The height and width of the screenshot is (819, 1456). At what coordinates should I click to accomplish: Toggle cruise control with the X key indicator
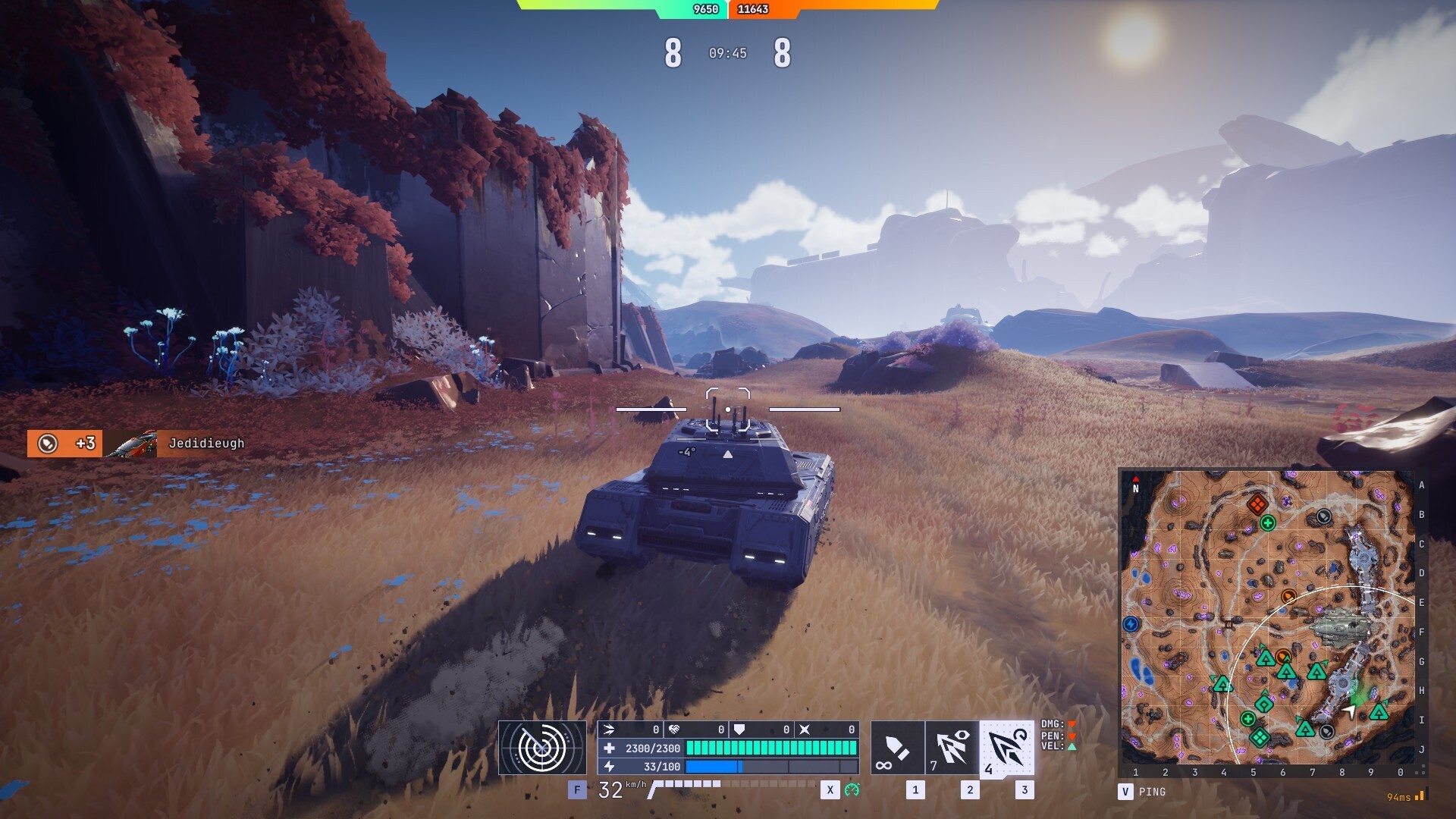point(830,792)
